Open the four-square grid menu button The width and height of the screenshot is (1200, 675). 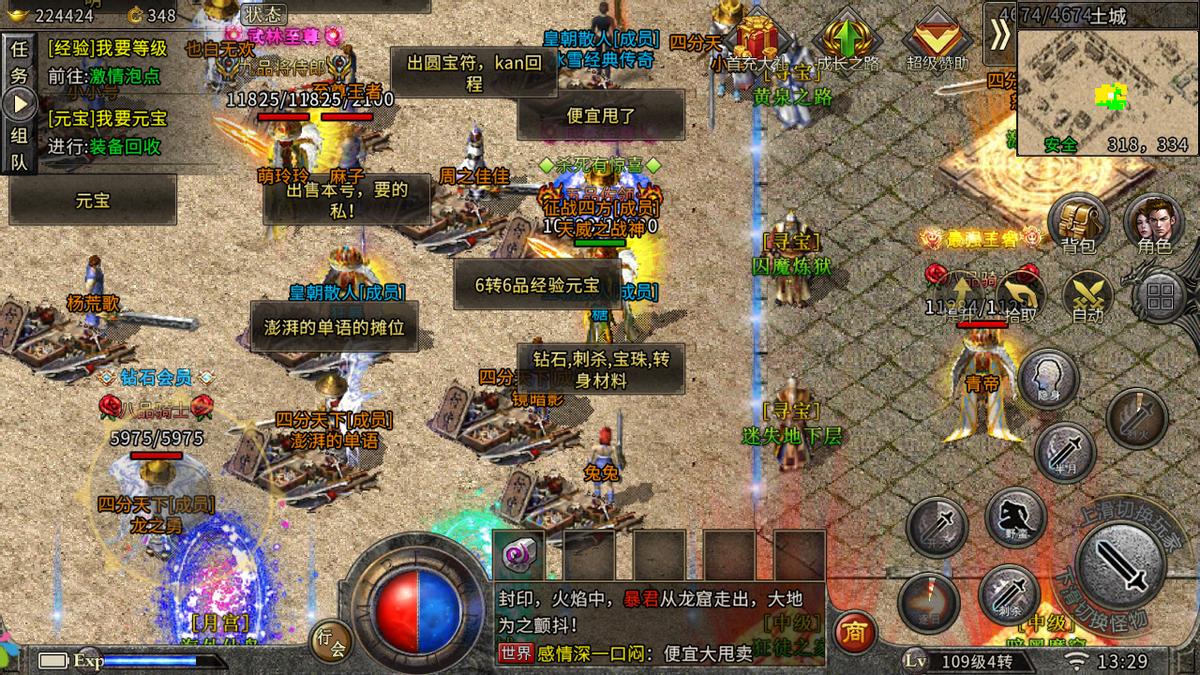(1160, 296)
